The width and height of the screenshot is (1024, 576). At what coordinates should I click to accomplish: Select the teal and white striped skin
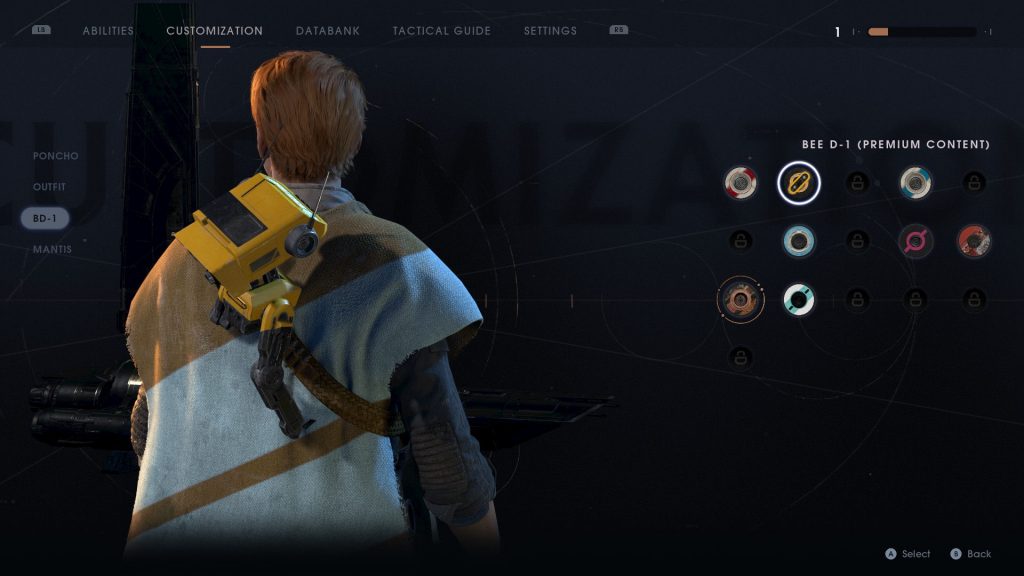tap(799, 299)
